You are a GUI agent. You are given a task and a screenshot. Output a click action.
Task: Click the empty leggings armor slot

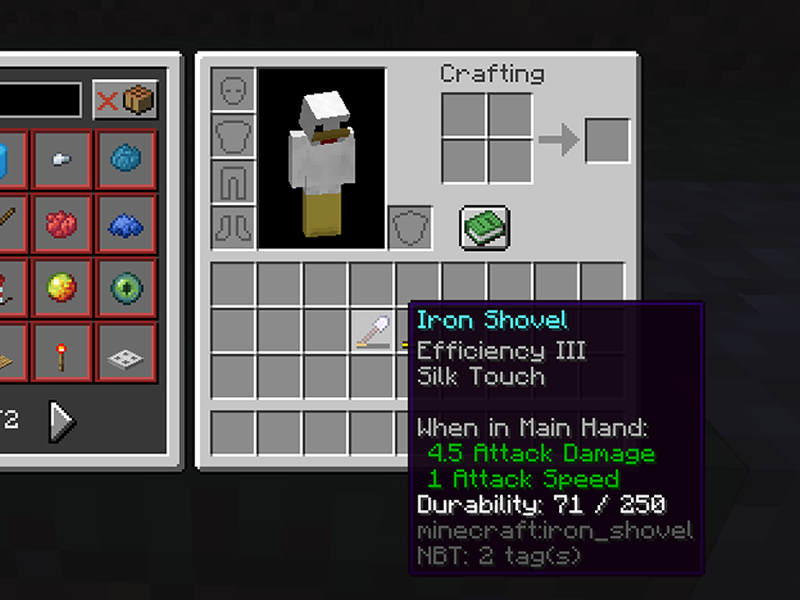point(232,181)
